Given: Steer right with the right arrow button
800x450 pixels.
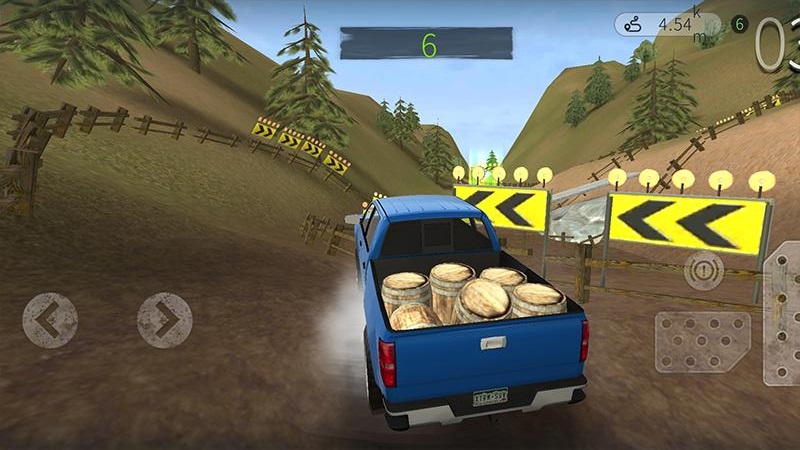Looking at the screenshot, I should [164, 320].
